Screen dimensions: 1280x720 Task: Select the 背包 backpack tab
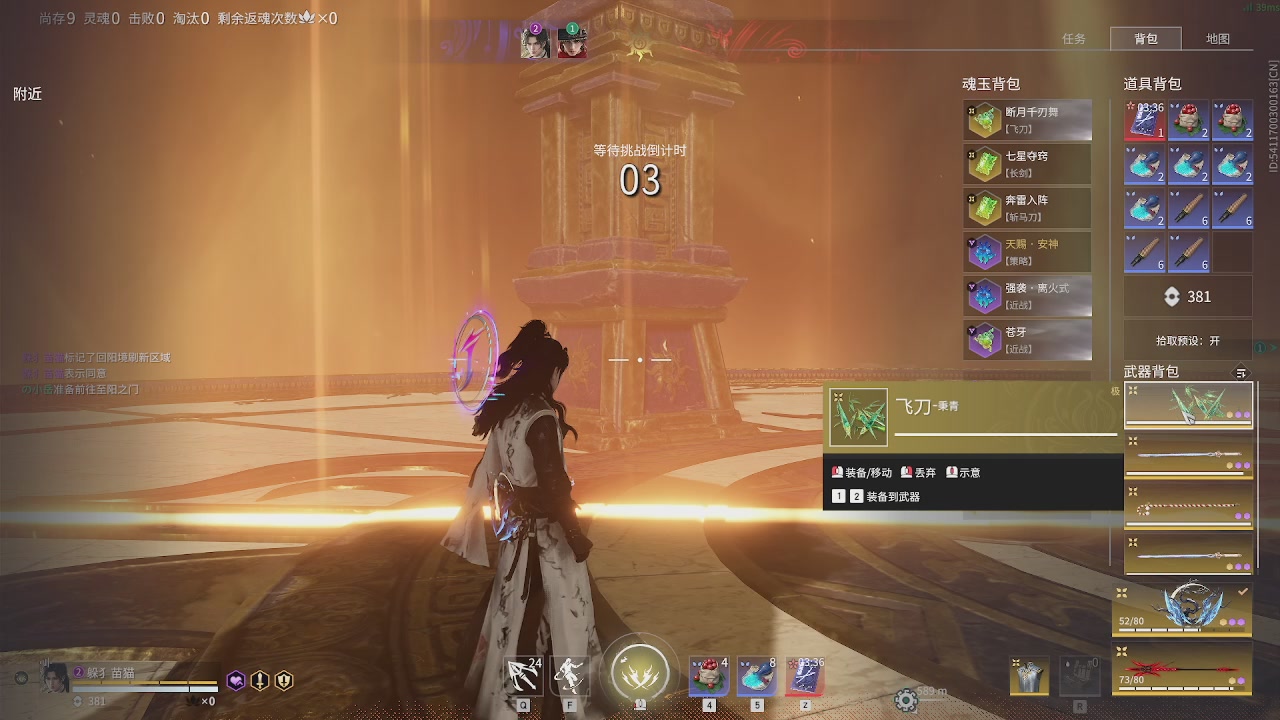1146,39
